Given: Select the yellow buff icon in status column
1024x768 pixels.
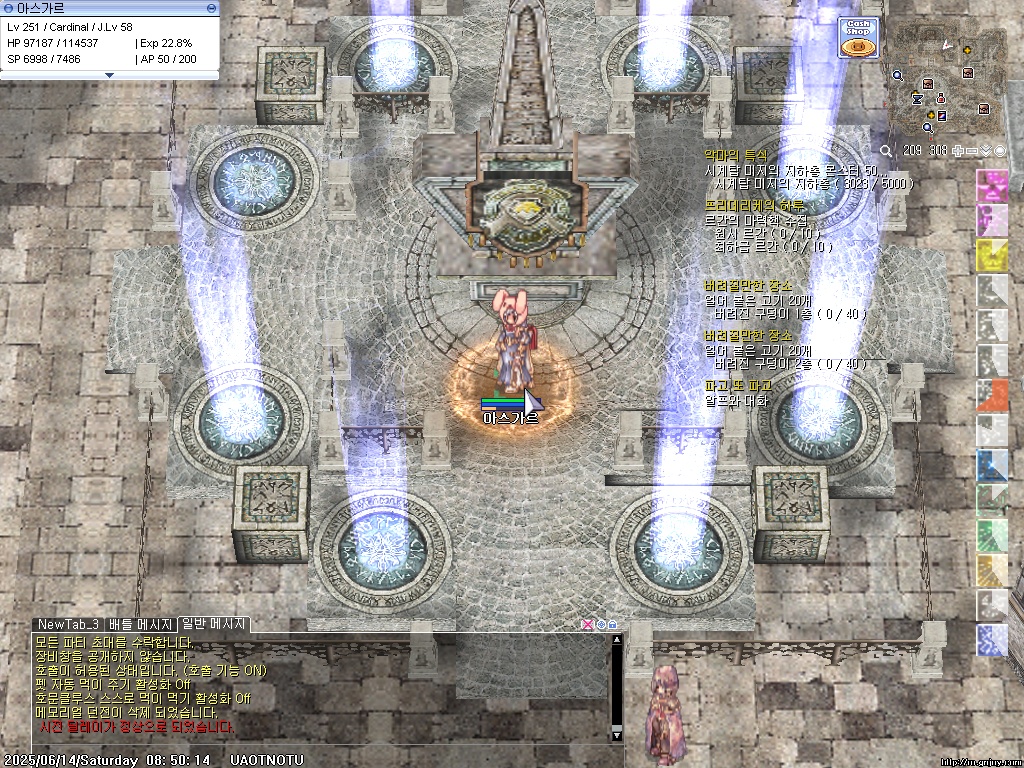Looking at the screenshot, I should (991, 255).
